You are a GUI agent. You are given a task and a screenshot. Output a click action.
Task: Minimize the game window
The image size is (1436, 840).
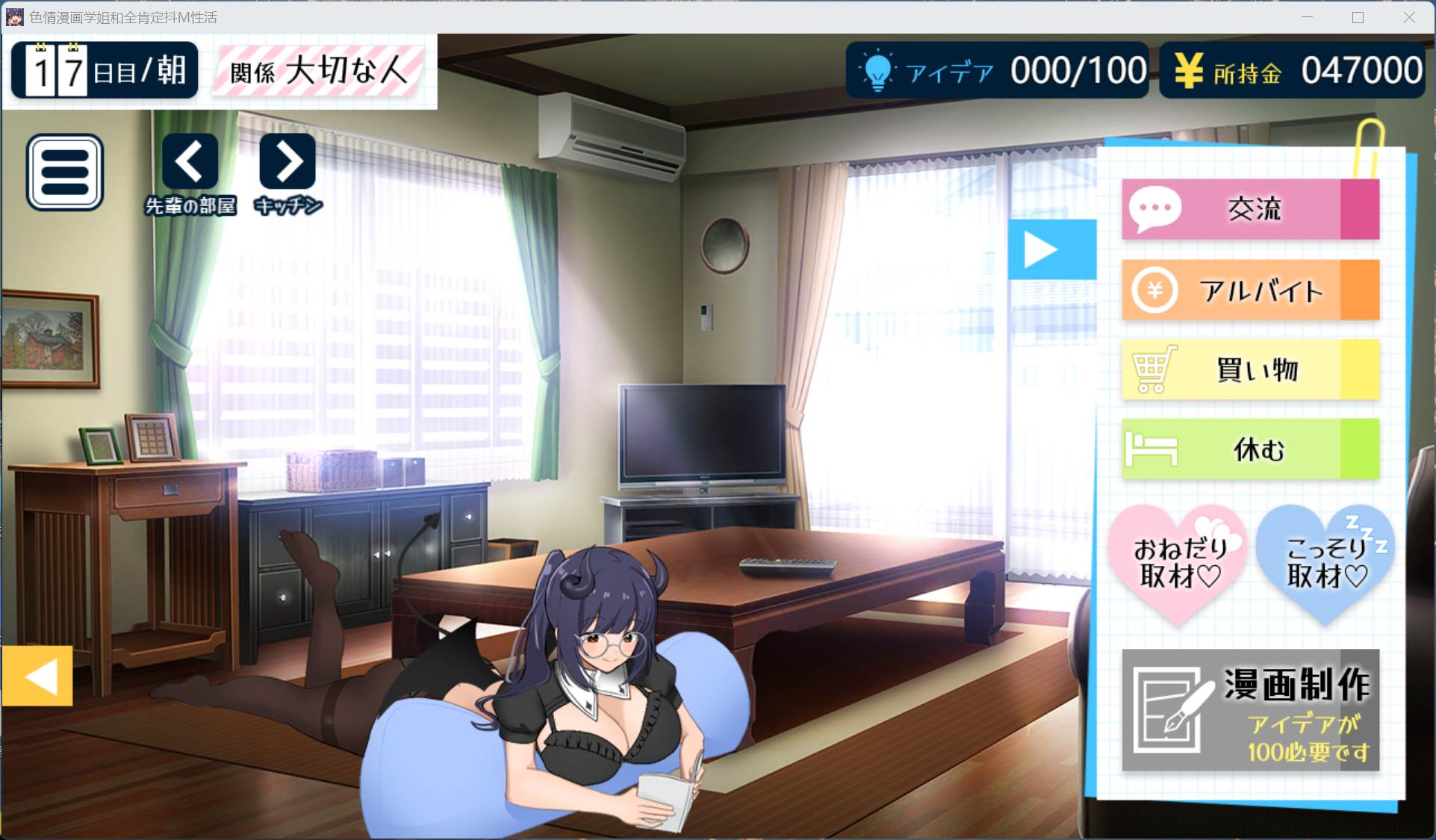tap(1307, 17)
